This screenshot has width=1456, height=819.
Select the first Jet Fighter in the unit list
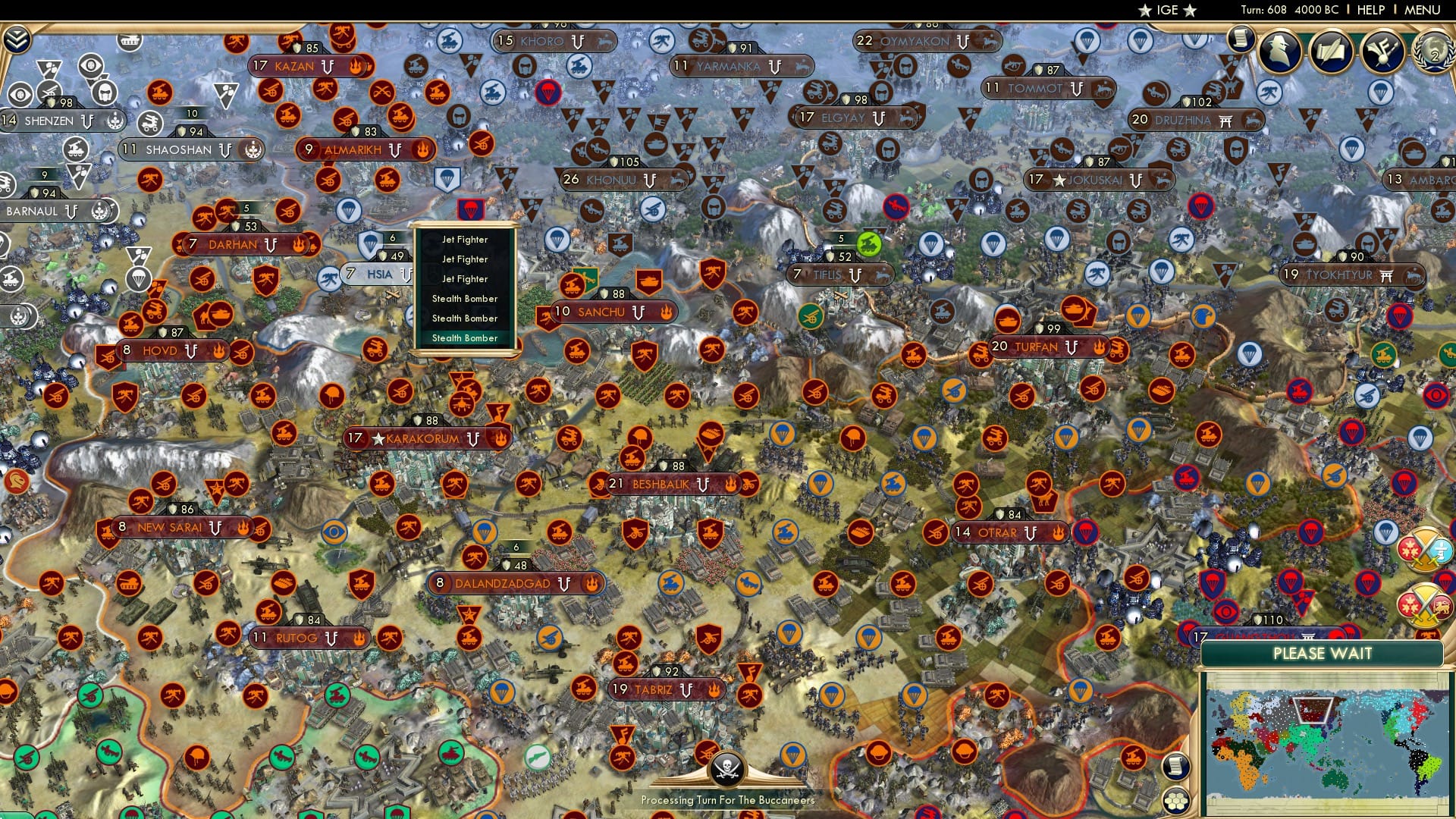click(465, 239)
